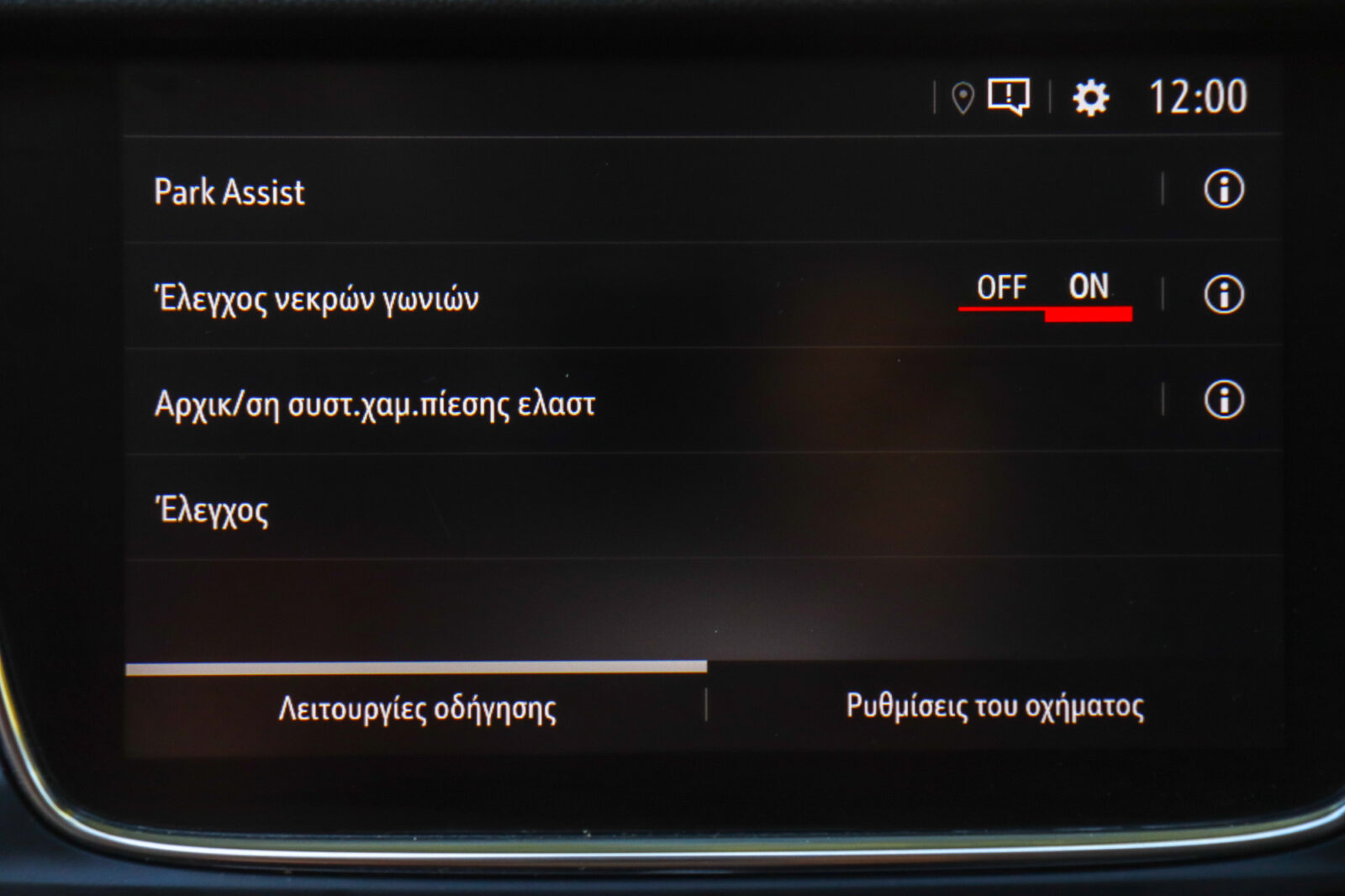Open the Park Assist menu entry
Screen dimensions: 1345x896
click(229, 192)
